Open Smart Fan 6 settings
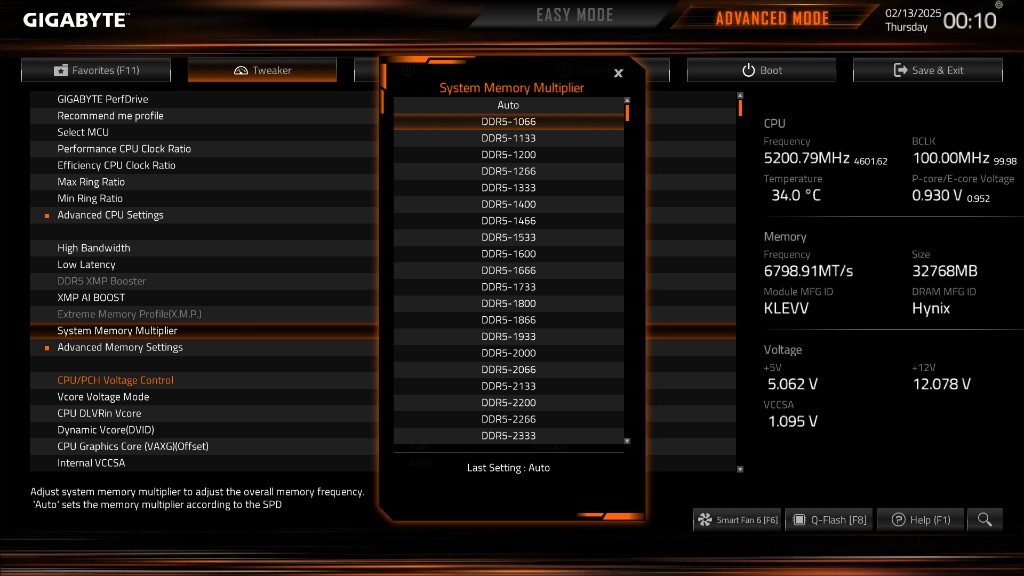The image size is (1024, 576). [x=737, y=519]
